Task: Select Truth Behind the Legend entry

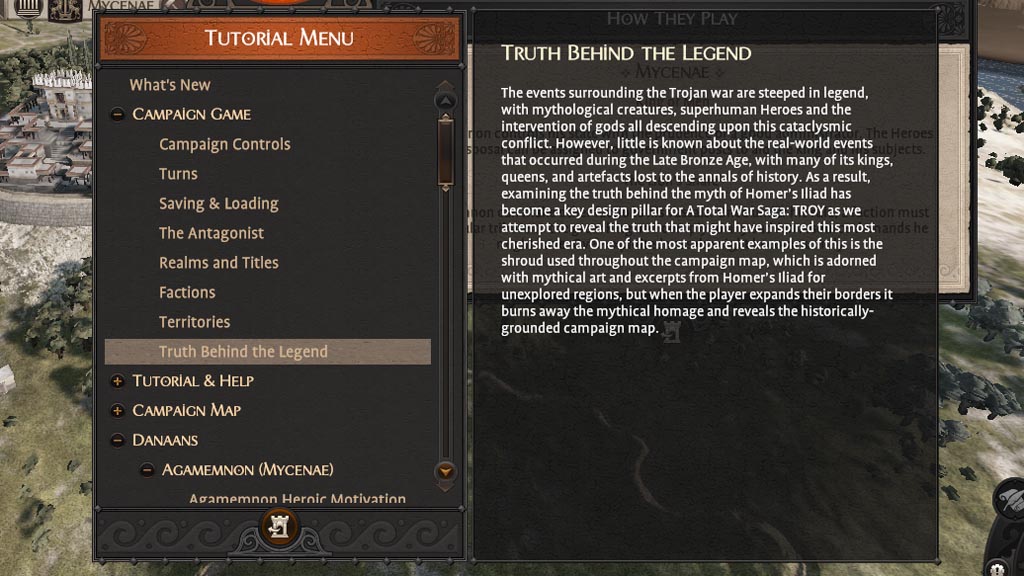Action: pyautogui.click(x=243, y=352)
